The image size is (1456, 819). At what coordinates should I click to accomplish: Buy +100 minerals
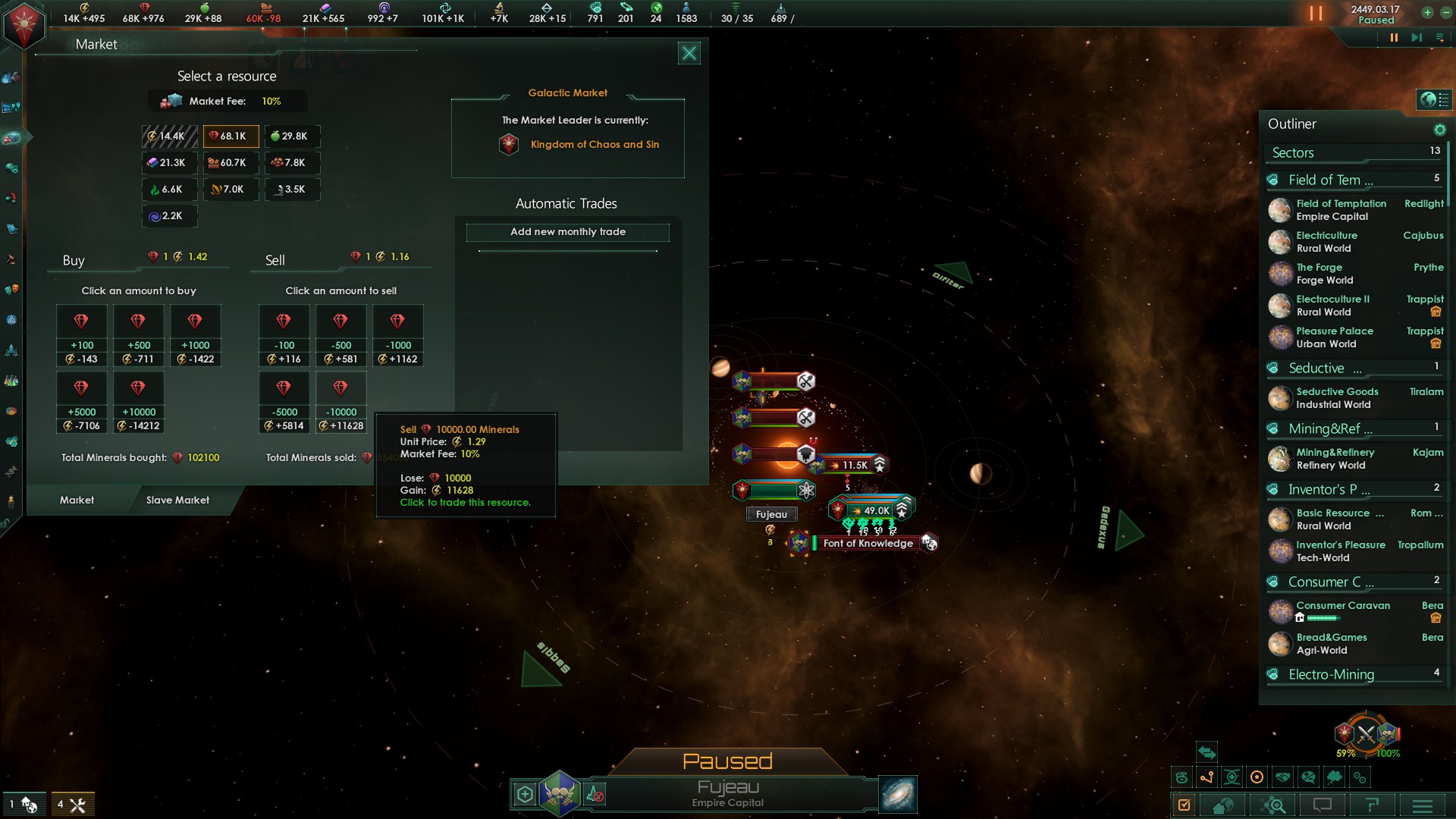click(x=81, y=336)
